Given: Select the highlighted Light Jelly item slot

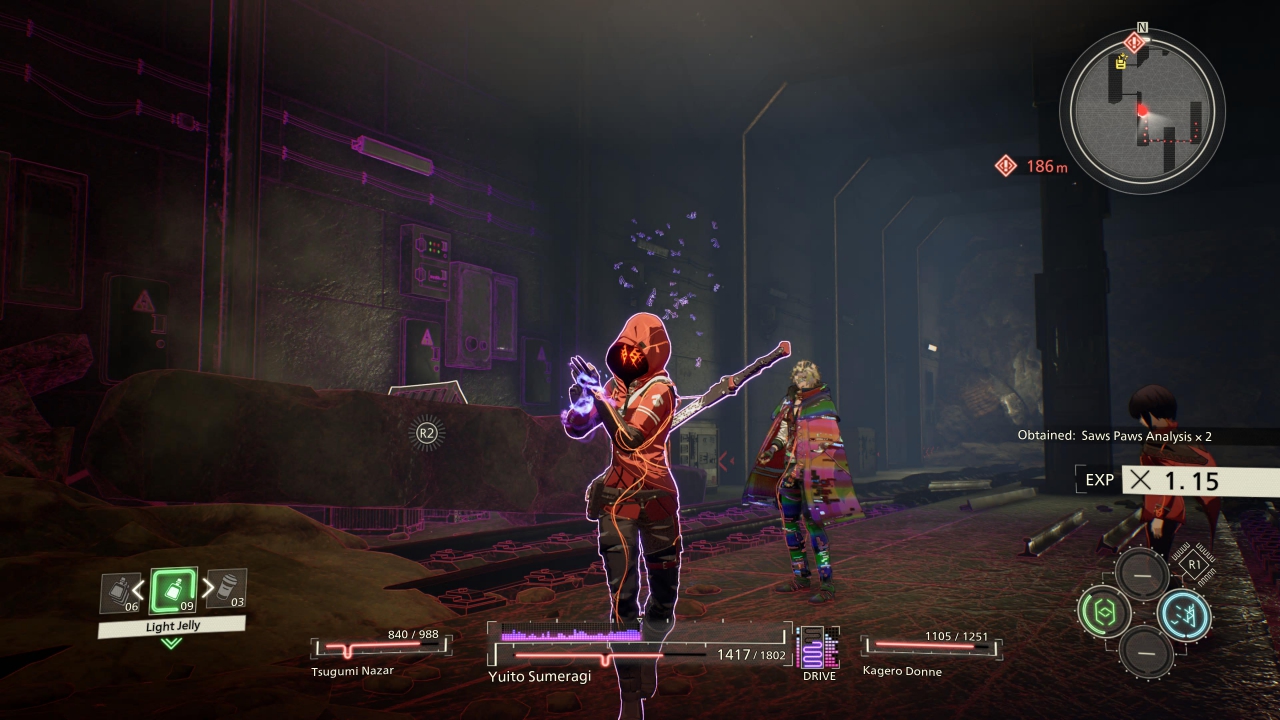Looking at the screenshot, I should click(x=173, y=590).
